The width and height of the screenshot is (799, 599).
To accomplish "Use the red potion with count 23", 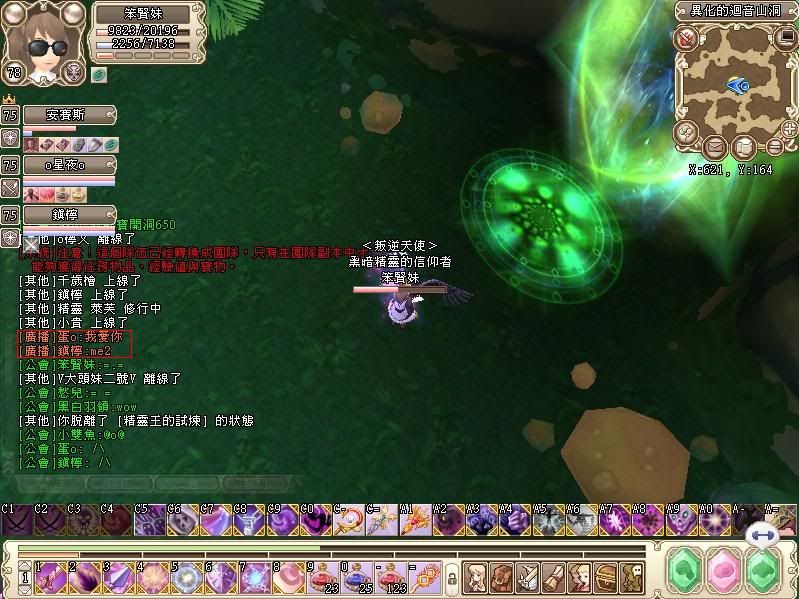I will click(x=323, y=575).
